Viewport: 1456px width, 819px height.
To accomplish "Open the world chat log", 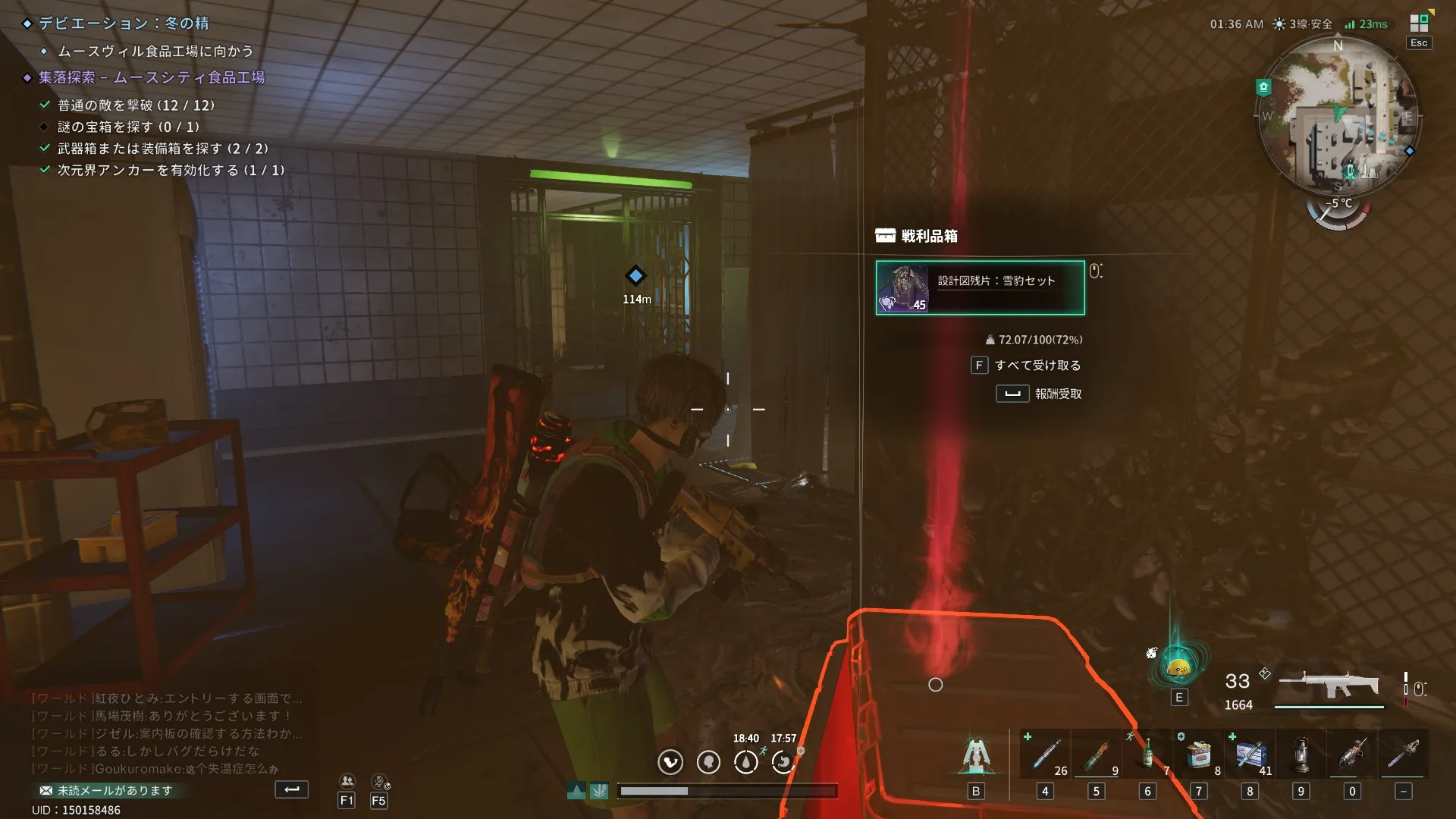I will pyautogui.click(x=167, y=733).
